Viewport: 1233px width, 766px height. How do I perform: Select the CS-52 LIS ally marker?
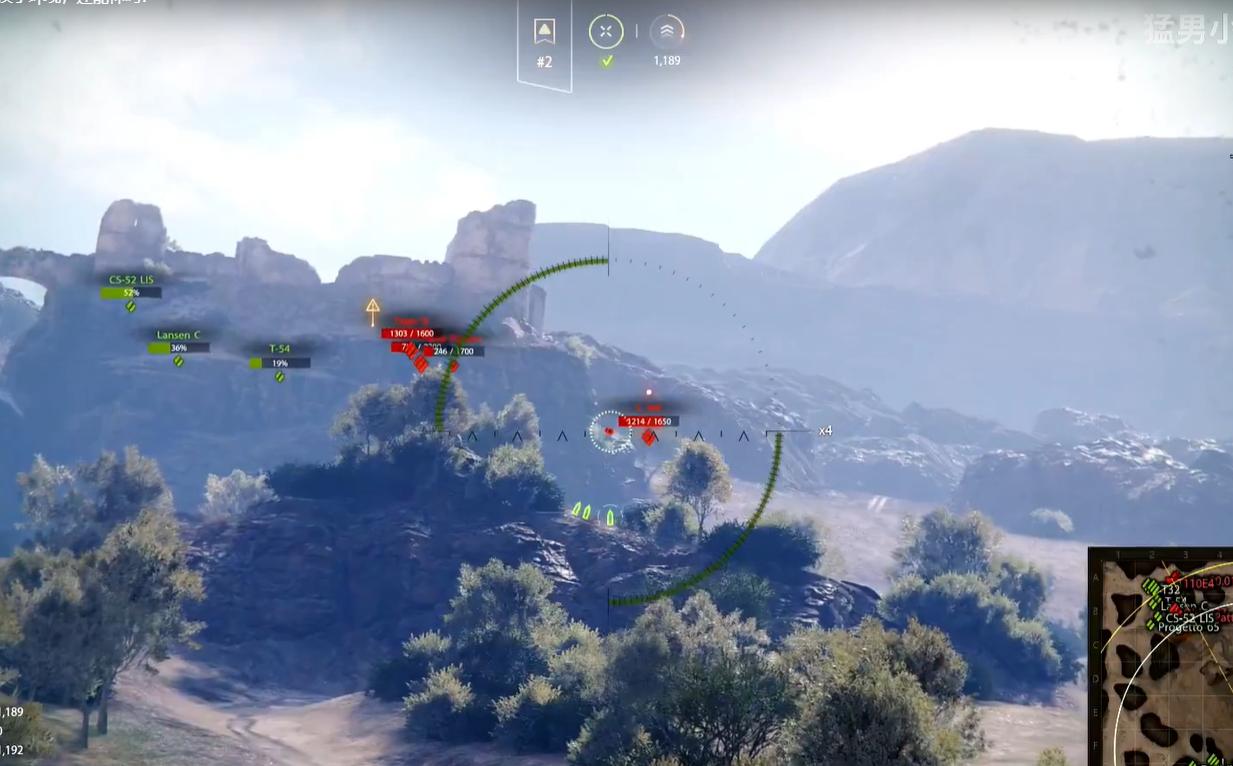pos(131,281)
